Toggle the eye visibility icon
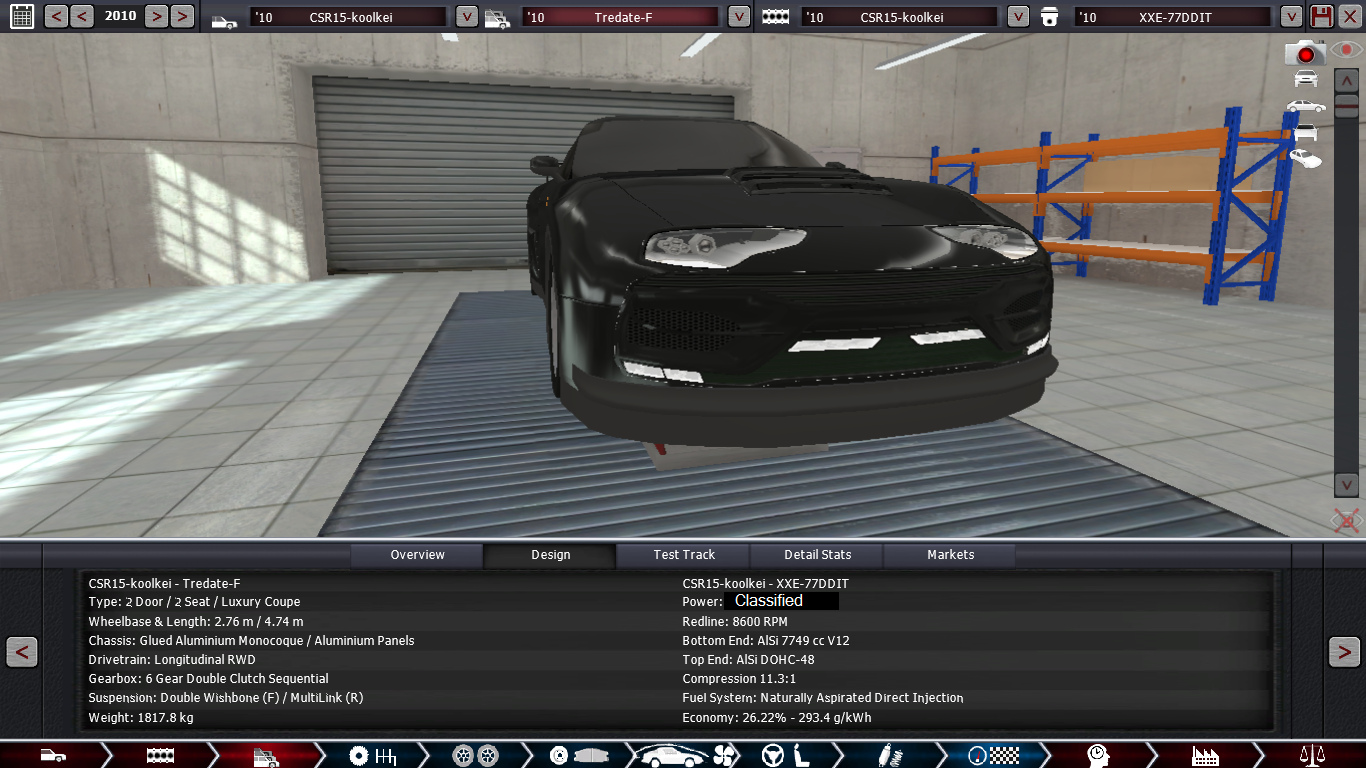 1346,50
